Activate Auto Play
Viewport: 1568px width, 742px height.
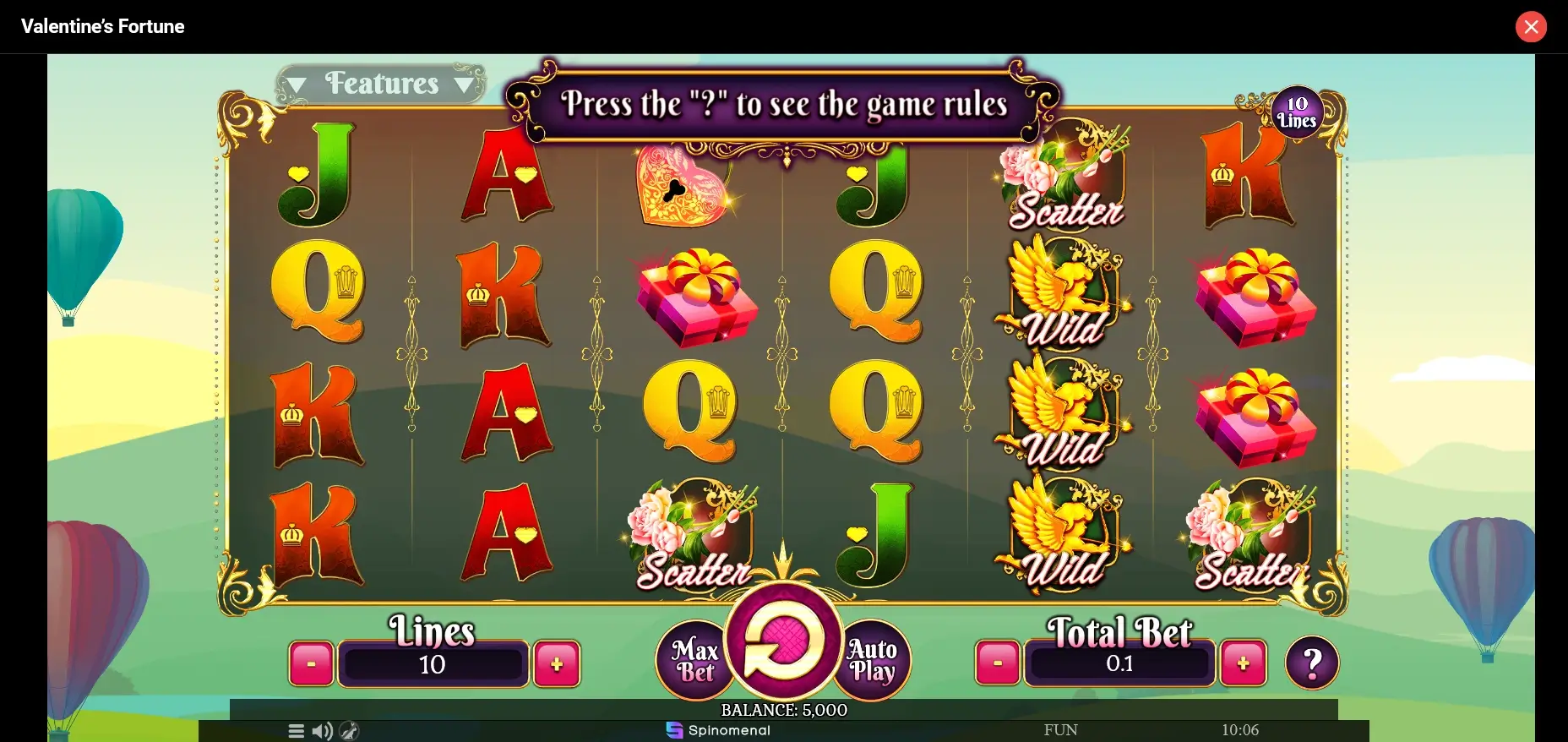(x=874, y=660)
